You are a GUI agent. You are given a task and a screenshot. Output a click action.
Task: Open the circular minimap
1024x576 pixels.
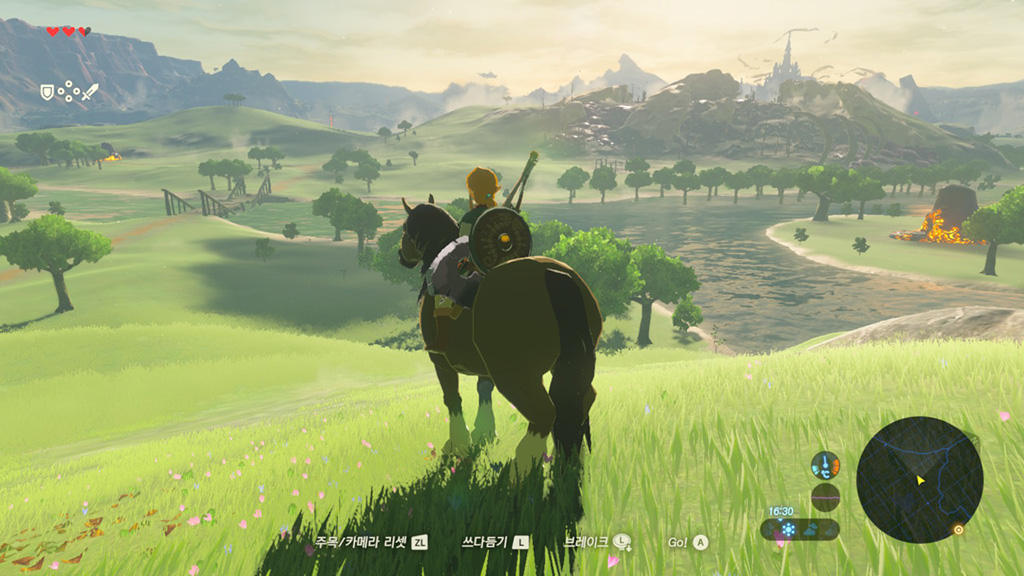[x=919, y=480]
